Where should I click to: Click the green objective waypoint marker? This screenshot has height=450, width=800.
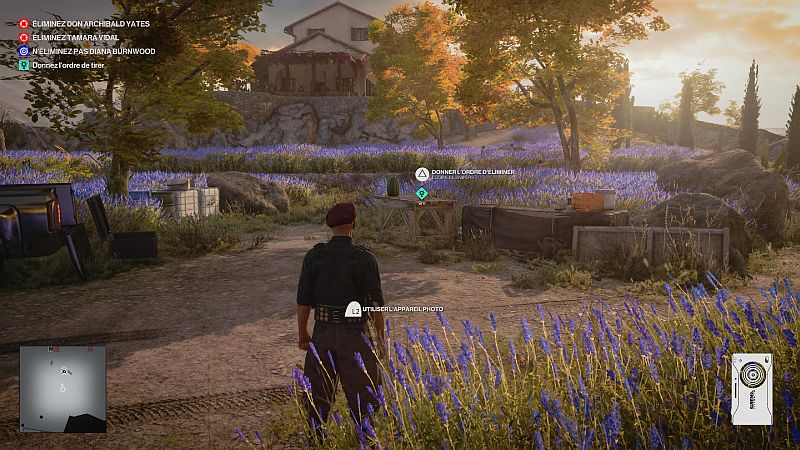point(422,192)
